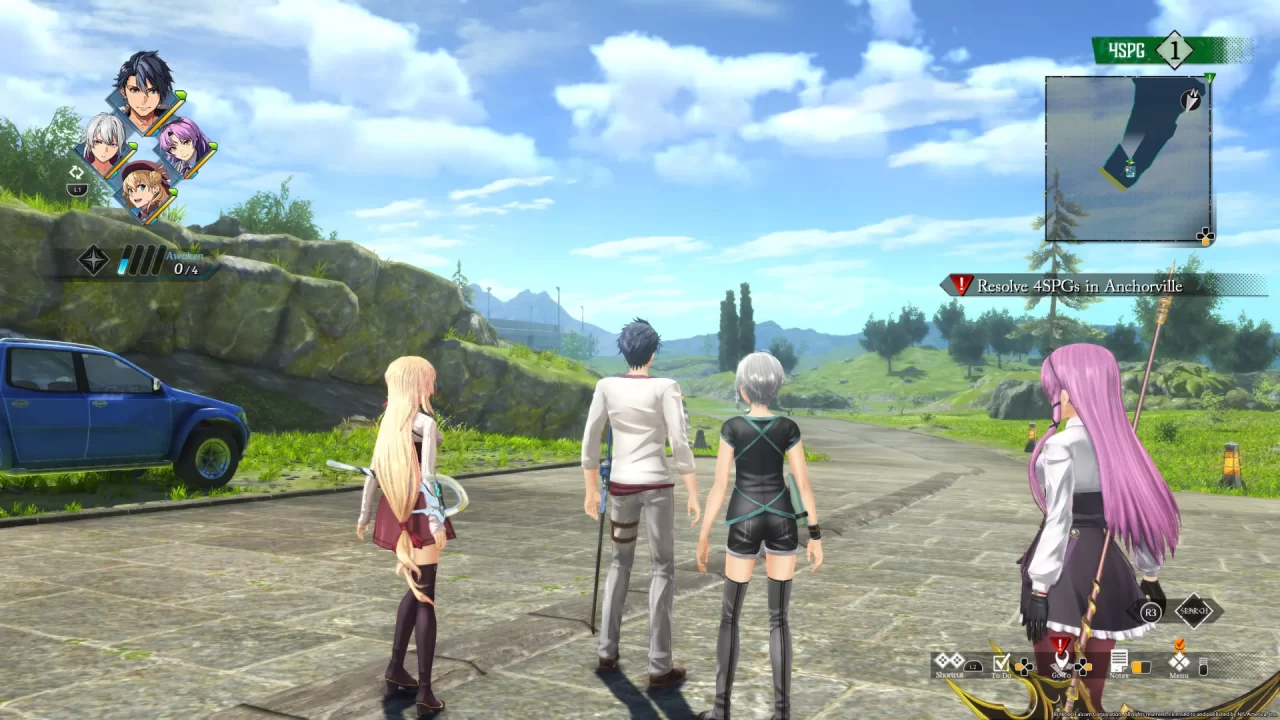Activate the Go To waypoint pin icon
Image resolution: width=1280 pixels, height=720 pixels.
pyautogui.click(x=1062, y=660)
